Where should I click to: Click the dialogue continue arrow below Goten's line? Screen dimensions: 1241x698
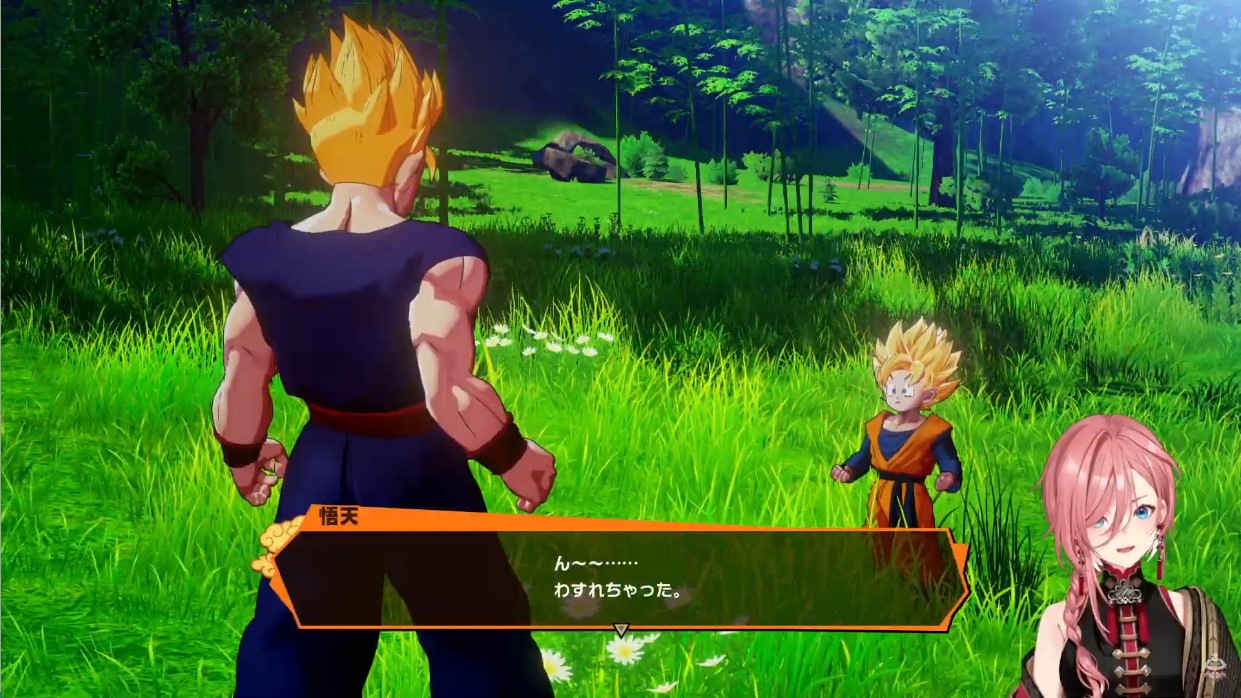pos(620,630)
